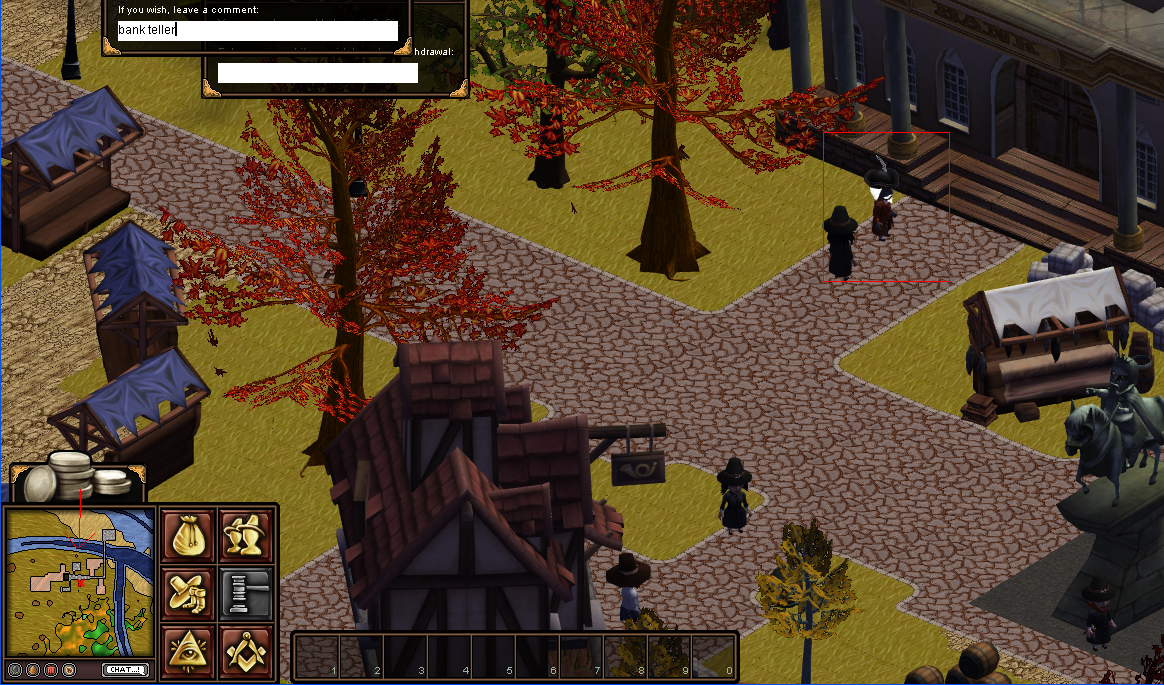Screen dimensions: 1164x685
Task: Click the town minimap
Action: point(80,581)
